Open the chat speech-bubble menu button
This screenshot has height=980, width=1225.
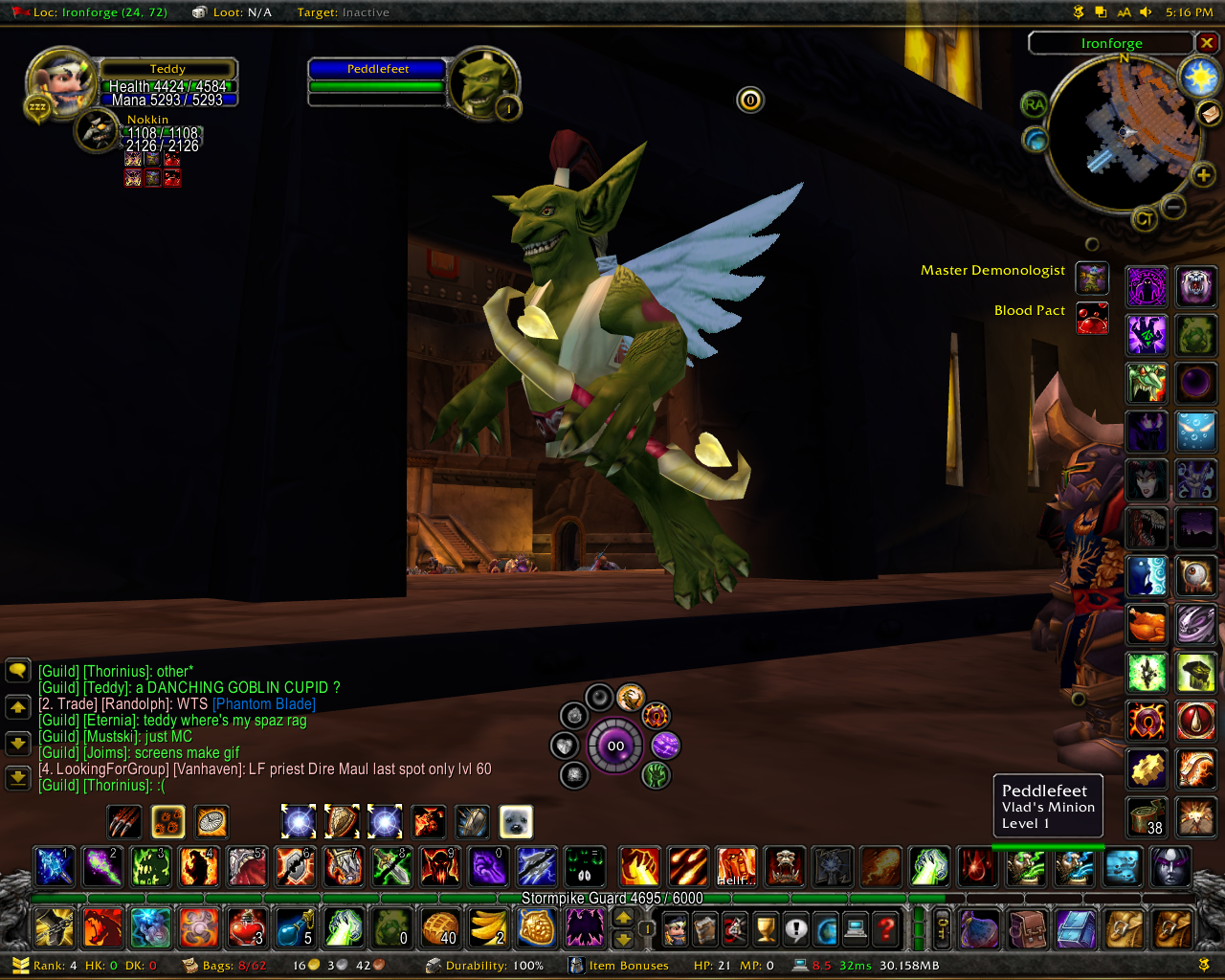[x=18, y=670]
